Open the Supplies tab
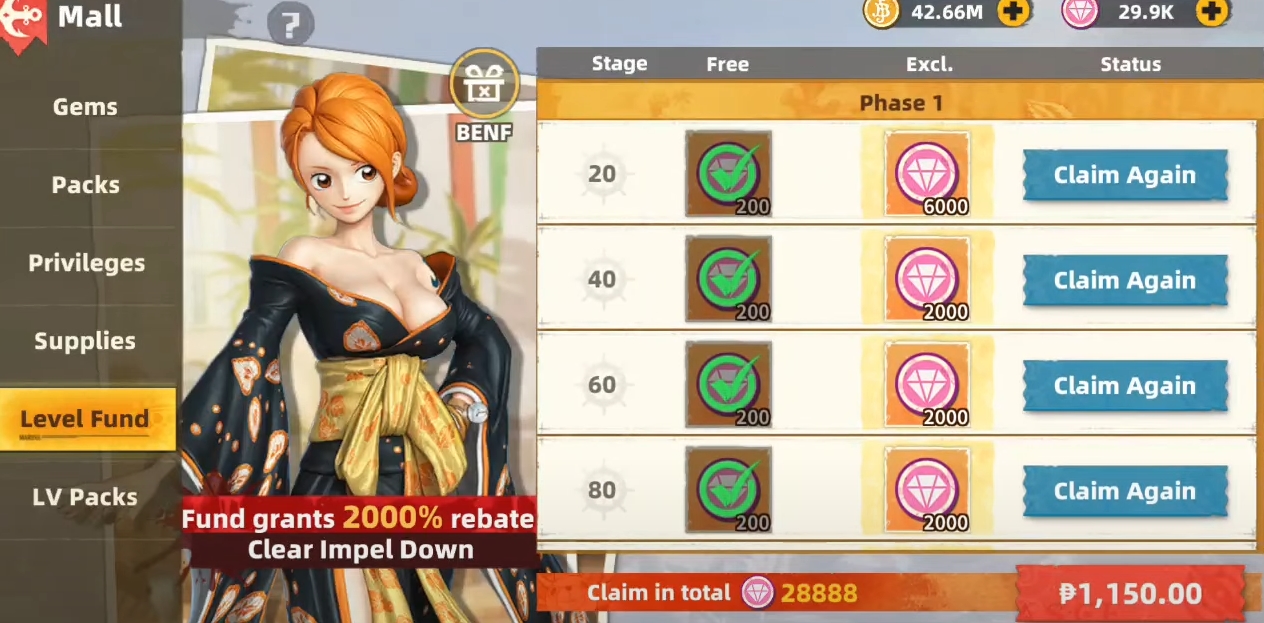 pos(85,341)
